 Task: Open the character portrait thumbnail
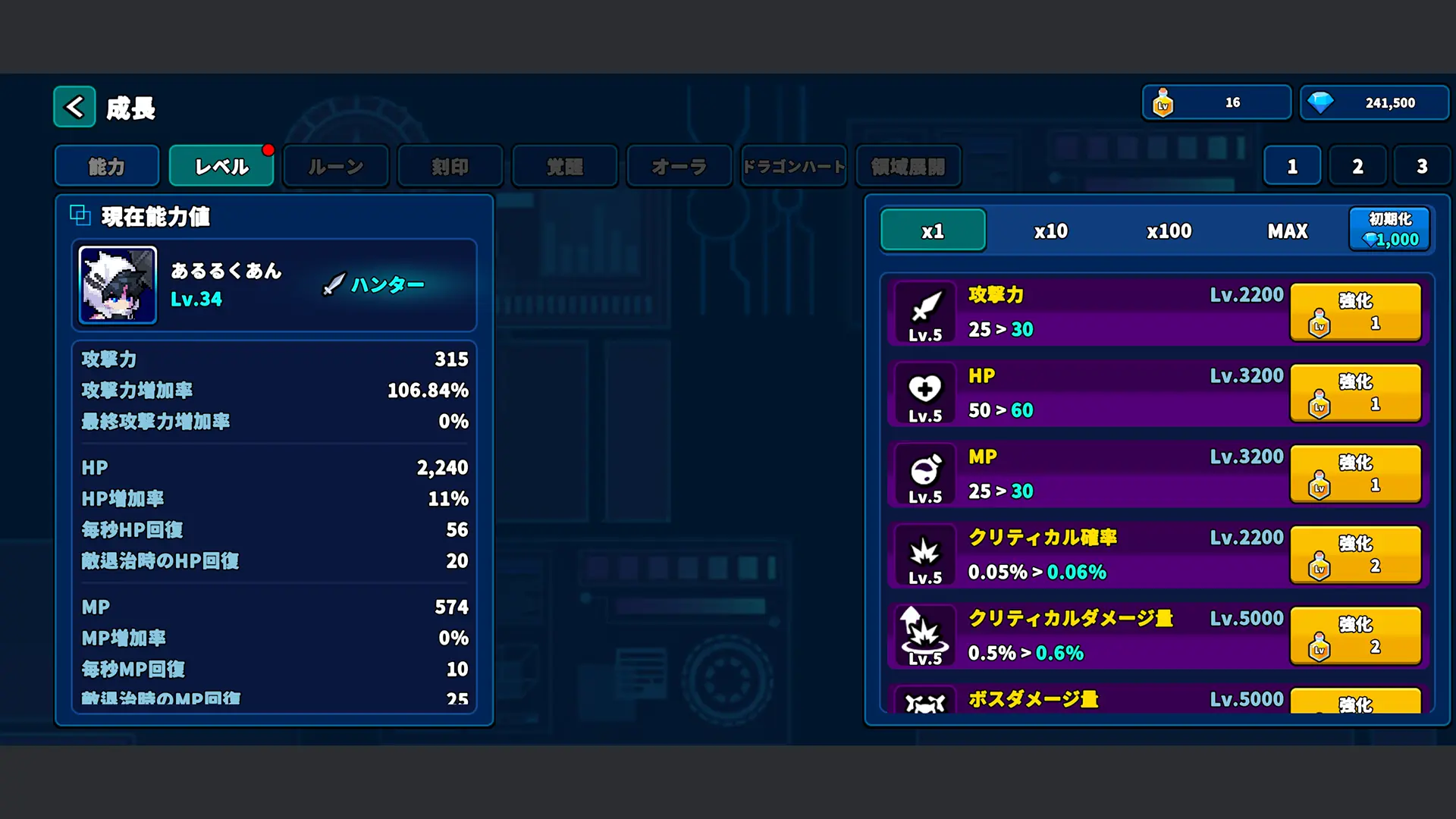pyautogui.click(x=117, y=286)
